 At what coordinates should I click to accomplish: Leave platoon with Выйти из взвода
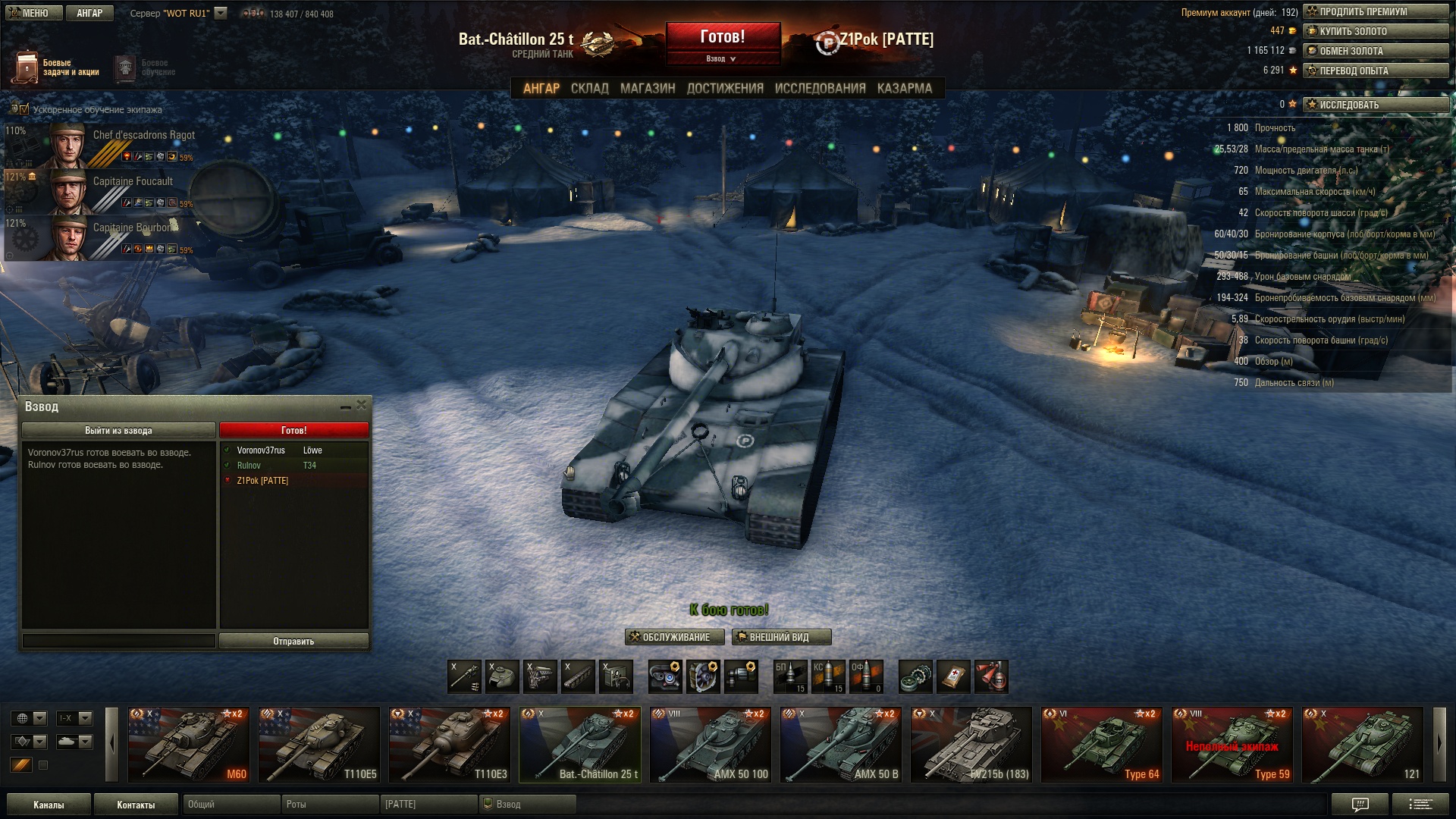[x=118, y=431]
